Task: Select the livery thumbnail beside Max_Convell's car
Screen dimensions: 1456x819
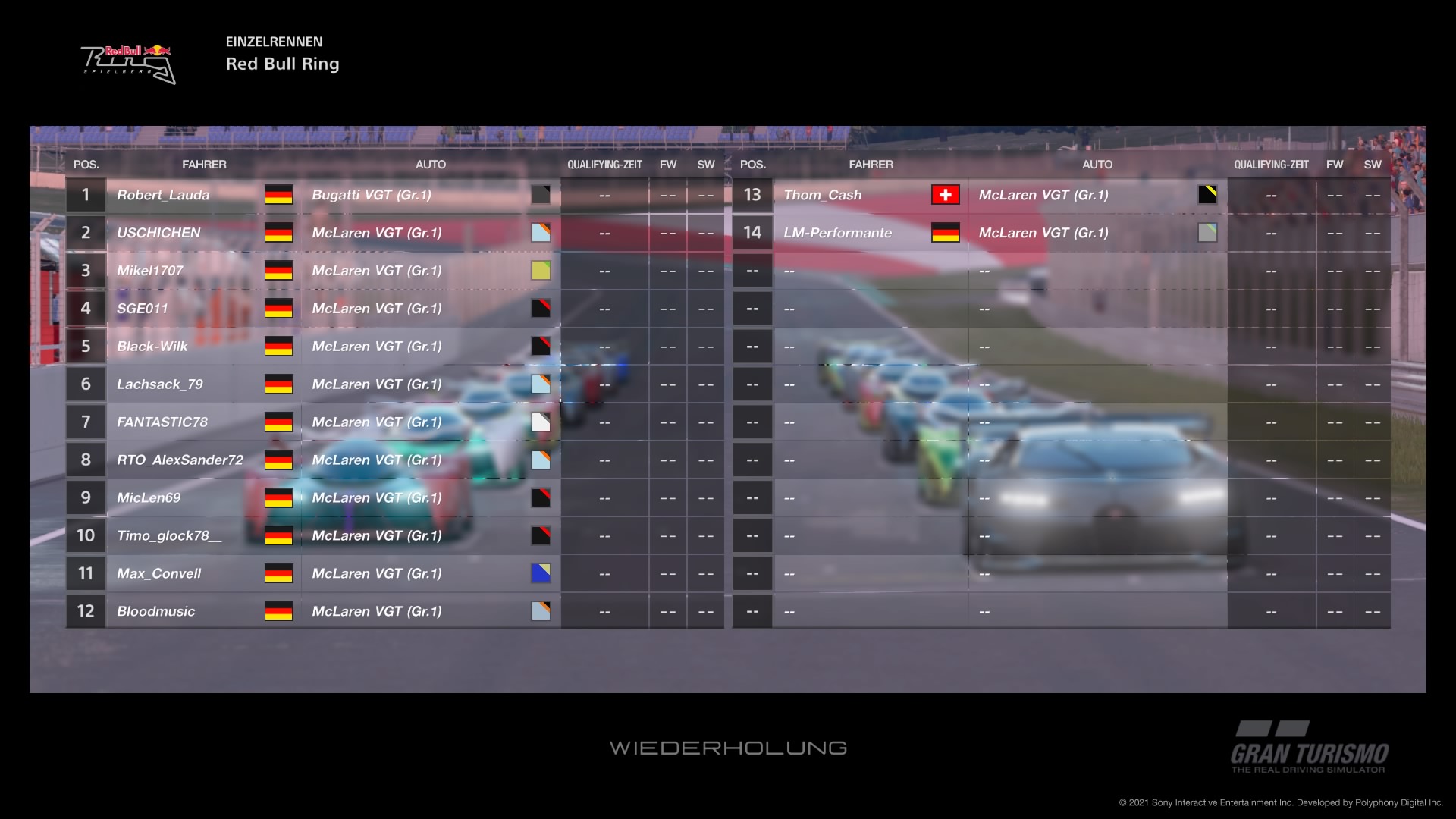Action: (x=541, y=573)
